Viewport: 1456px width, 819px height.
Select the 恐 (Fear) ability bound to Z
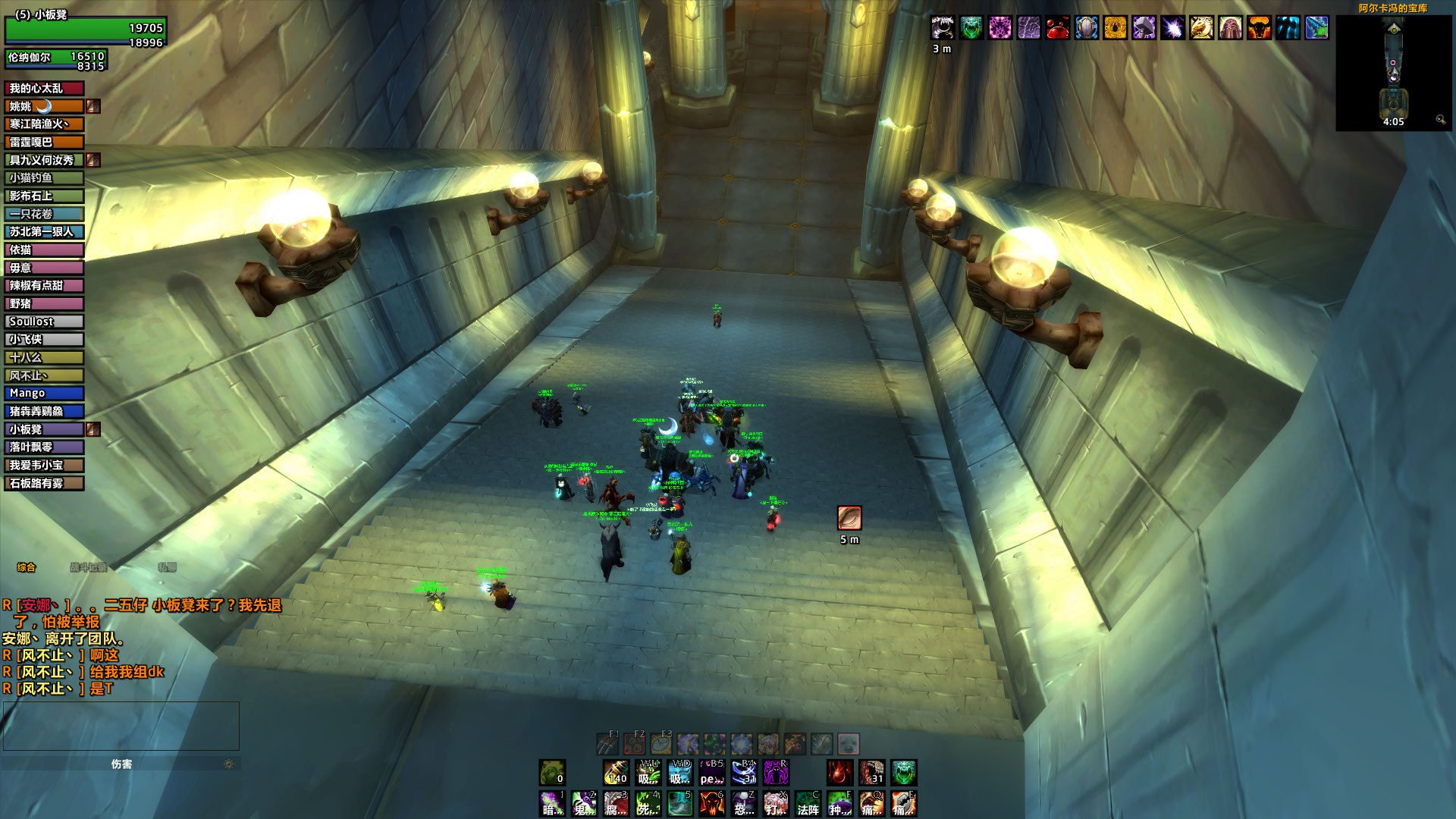click(742, 804)
